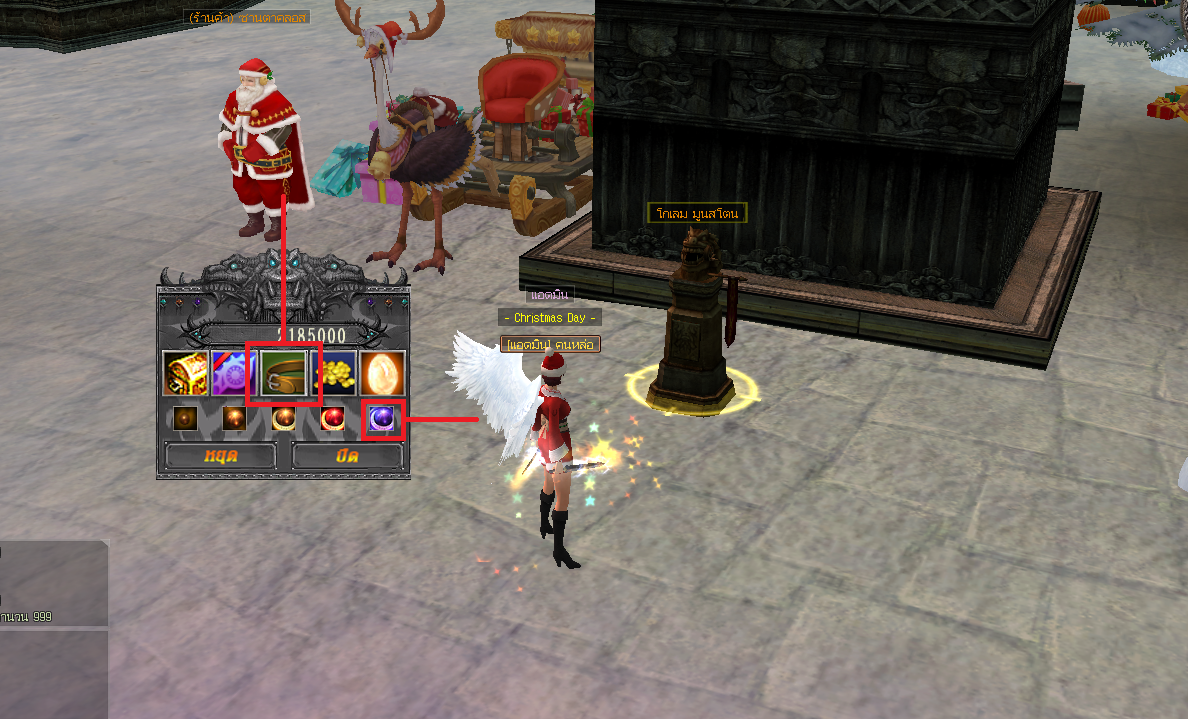Choose the purple gear scroll reward
1188x719 pixels.
tap(234, 373)
